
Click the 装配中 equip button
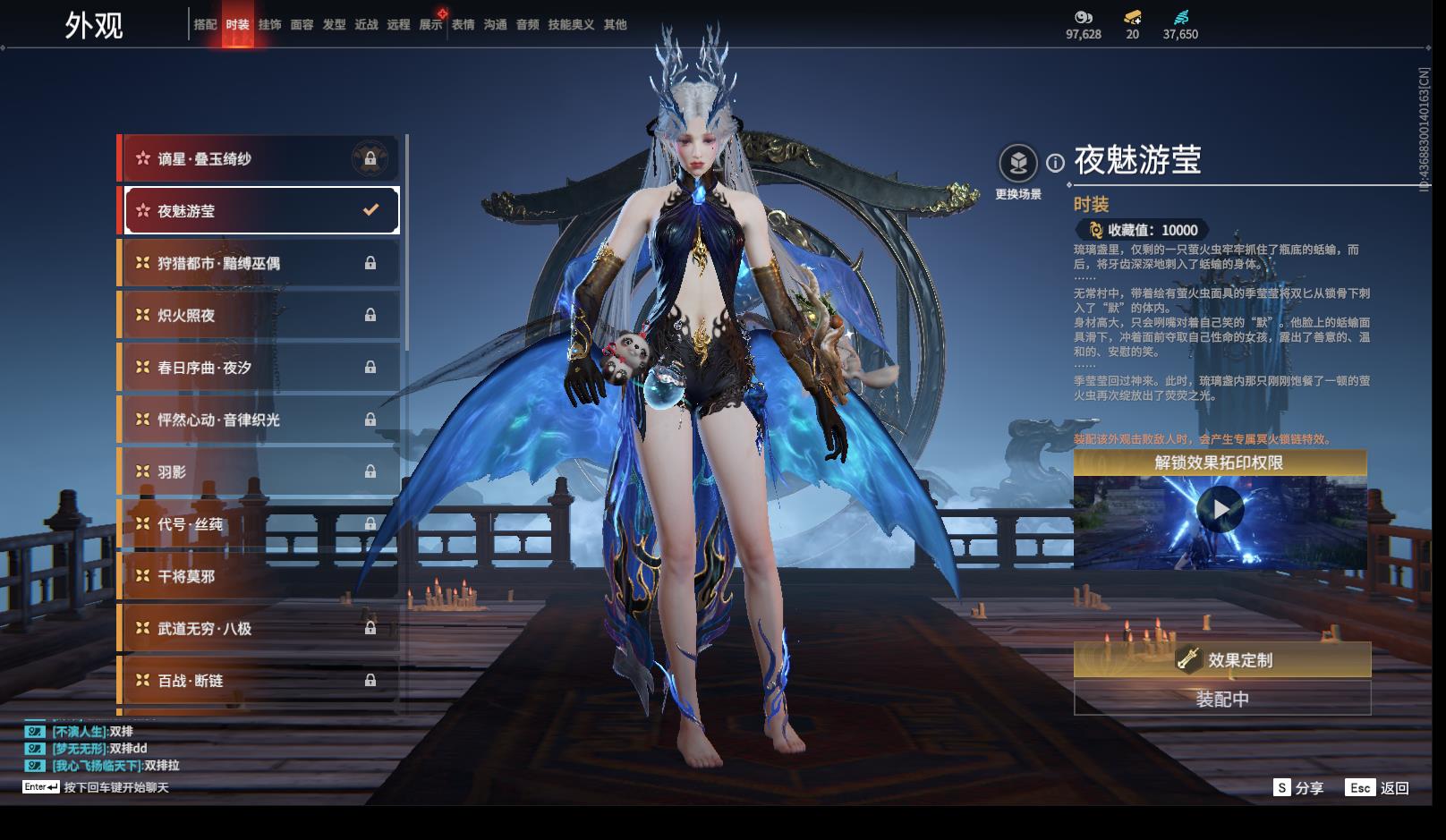click(x=1222, y=699)
